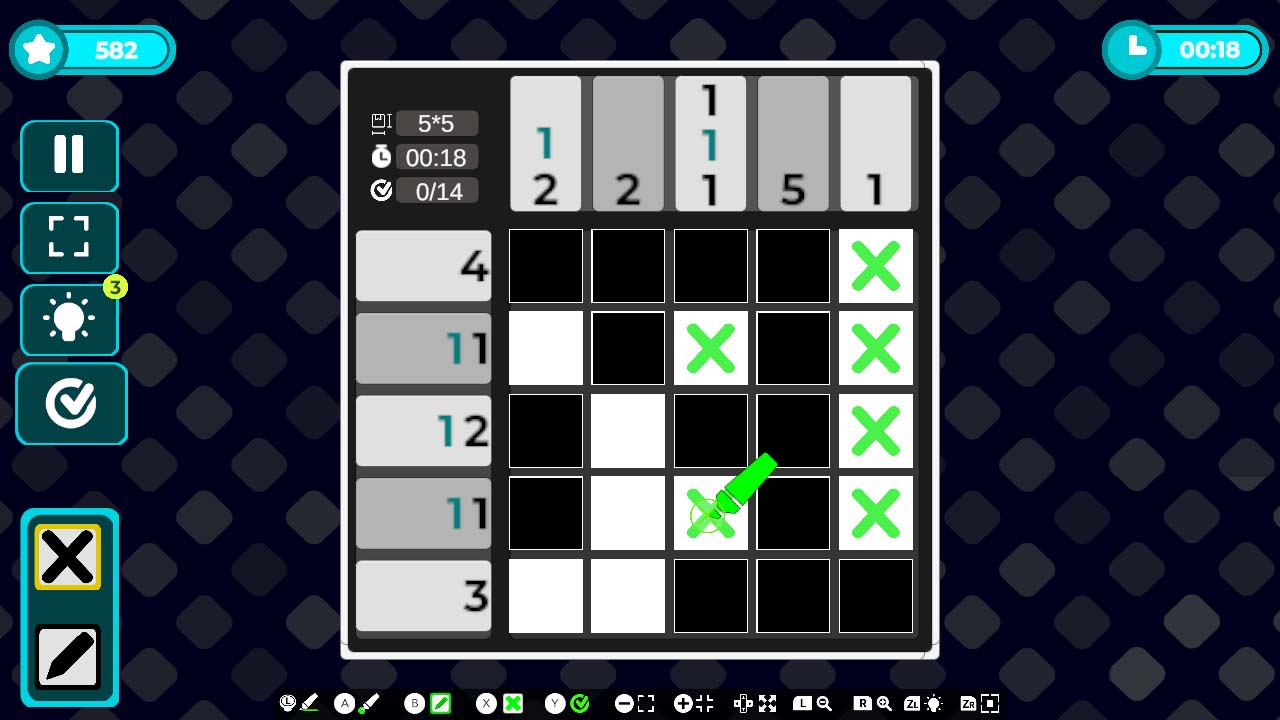Click the pan/move crosshair icon
Screen dimensions: 1280x720
click(744, 703)
